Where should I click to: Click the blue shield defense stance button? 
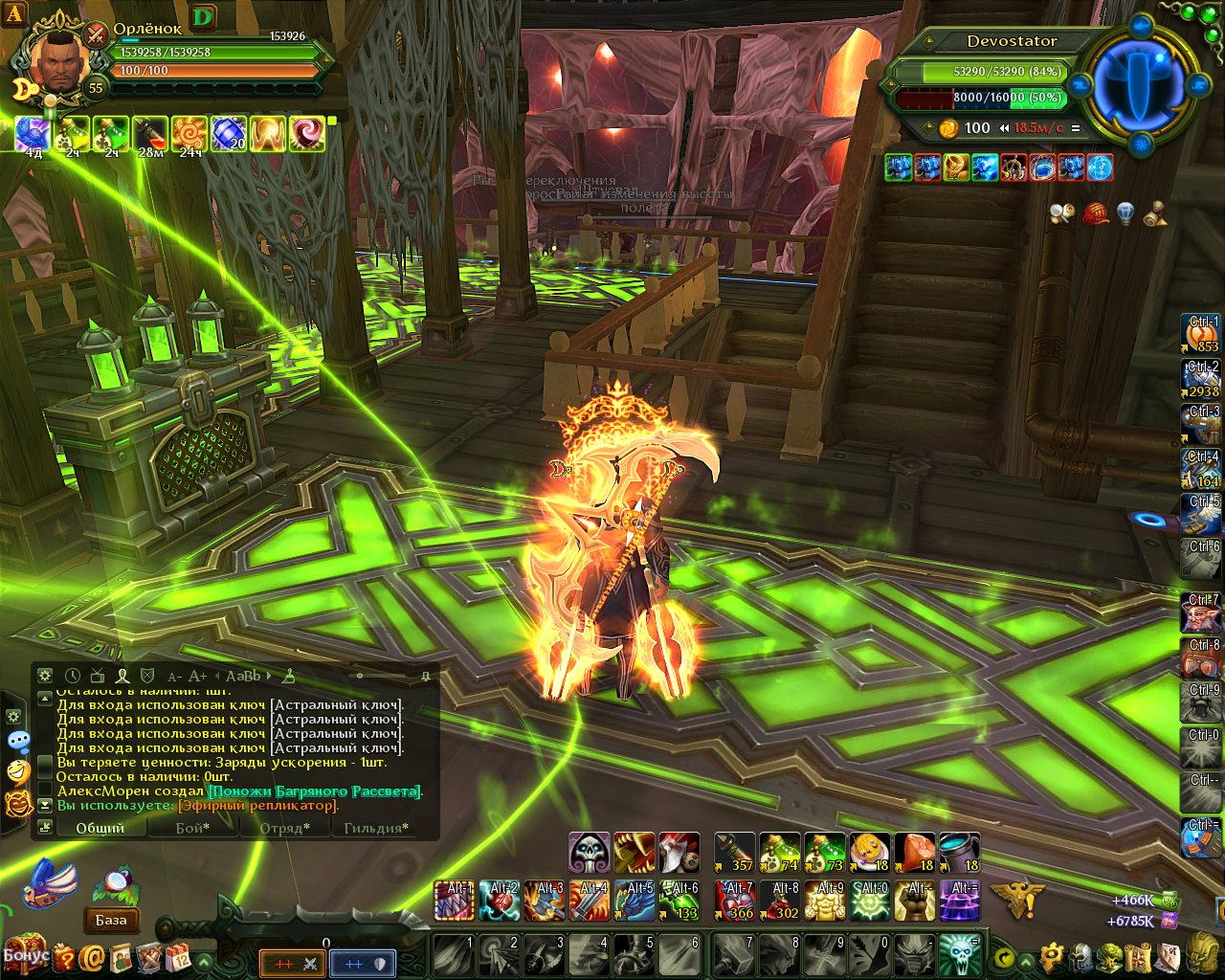click(363, 964)
